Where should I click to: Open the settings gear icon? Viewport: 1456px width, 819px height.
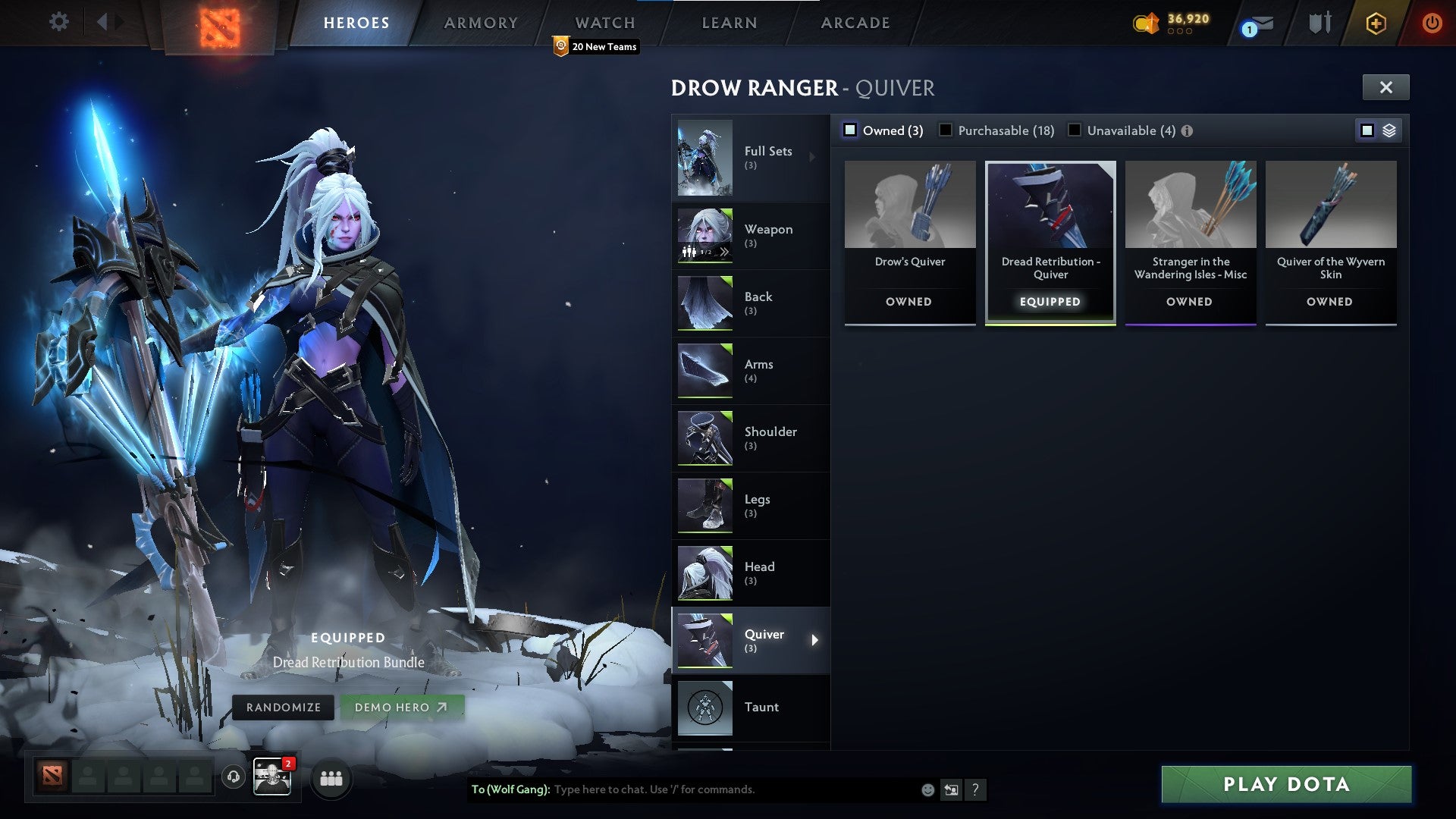(58, 22)
